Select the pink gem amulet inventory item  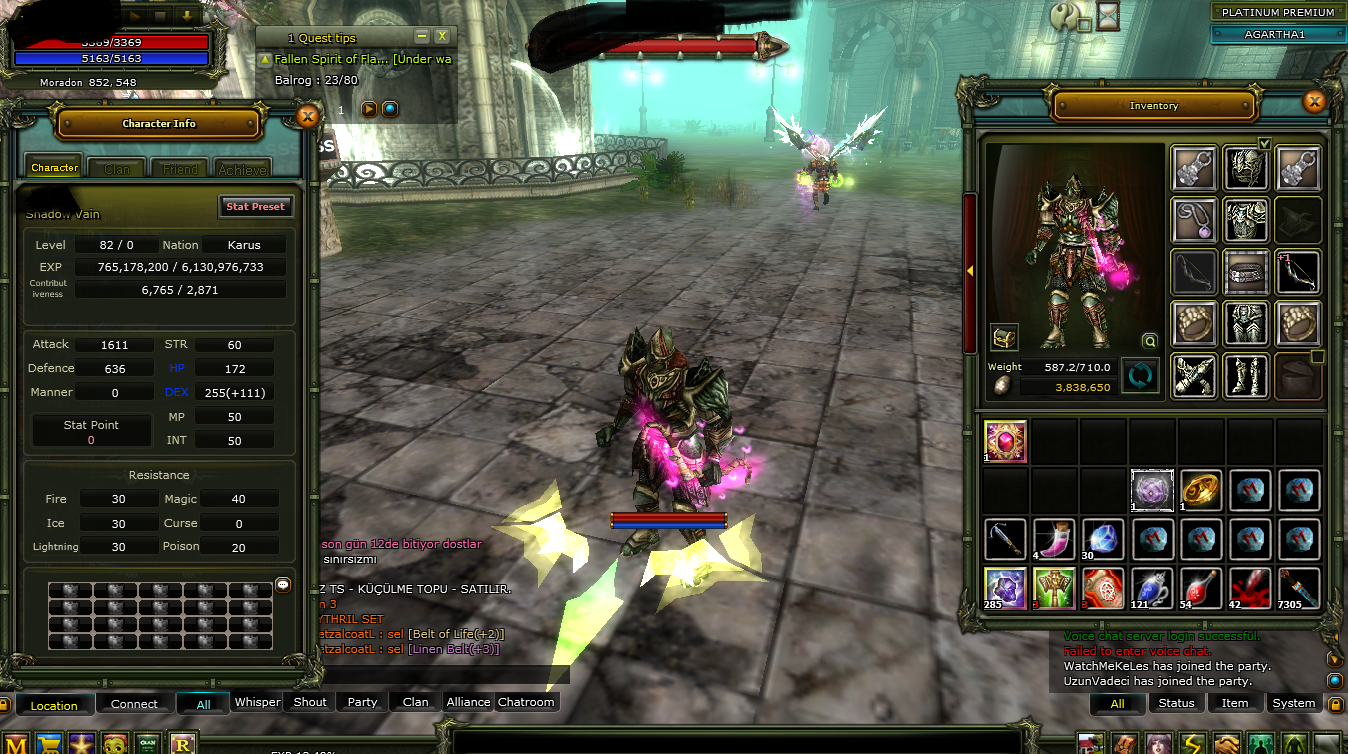point(1005,441)
